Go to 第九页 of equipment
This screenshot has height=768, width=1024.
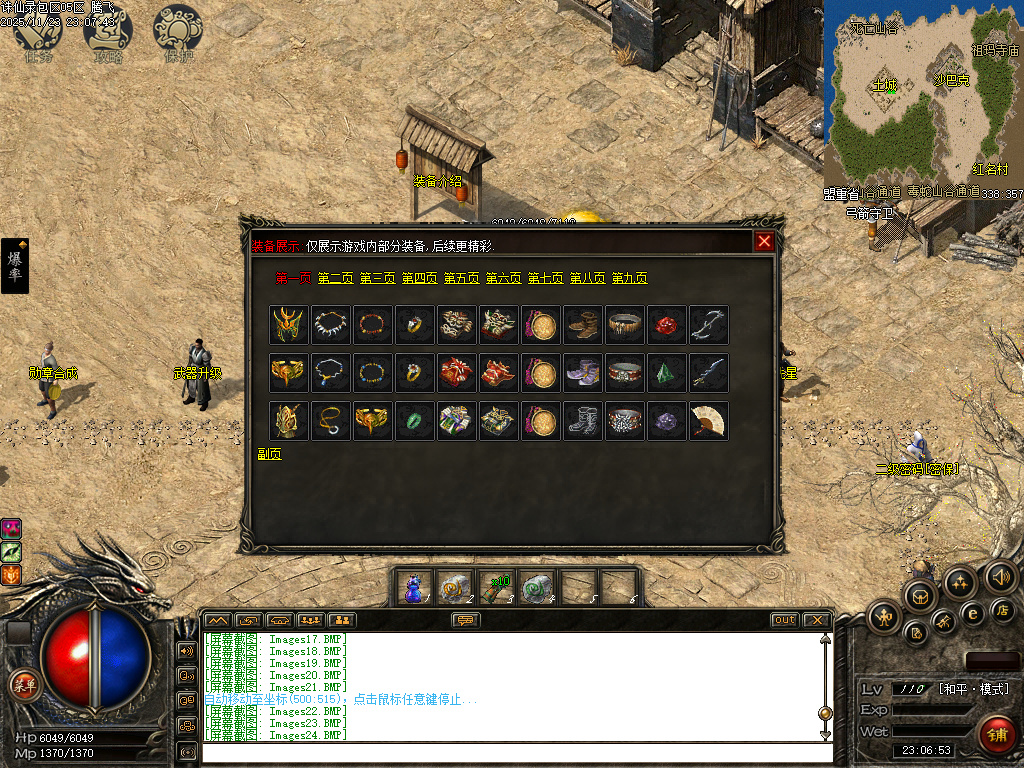click(x=629, y=278)
